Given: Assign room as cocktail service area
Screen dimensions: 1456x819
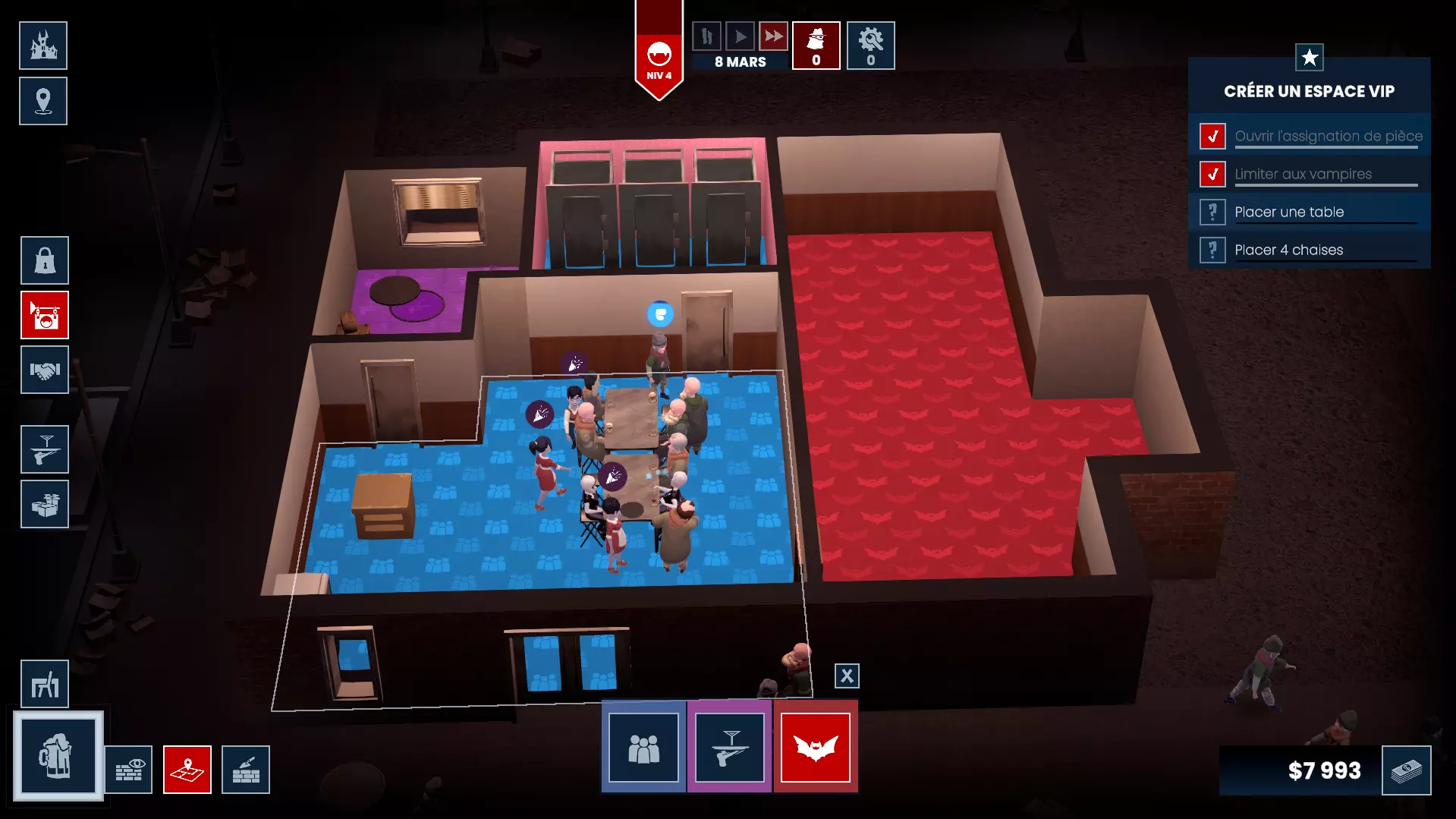Looking at the screenshot, I should tap(730, 748).
